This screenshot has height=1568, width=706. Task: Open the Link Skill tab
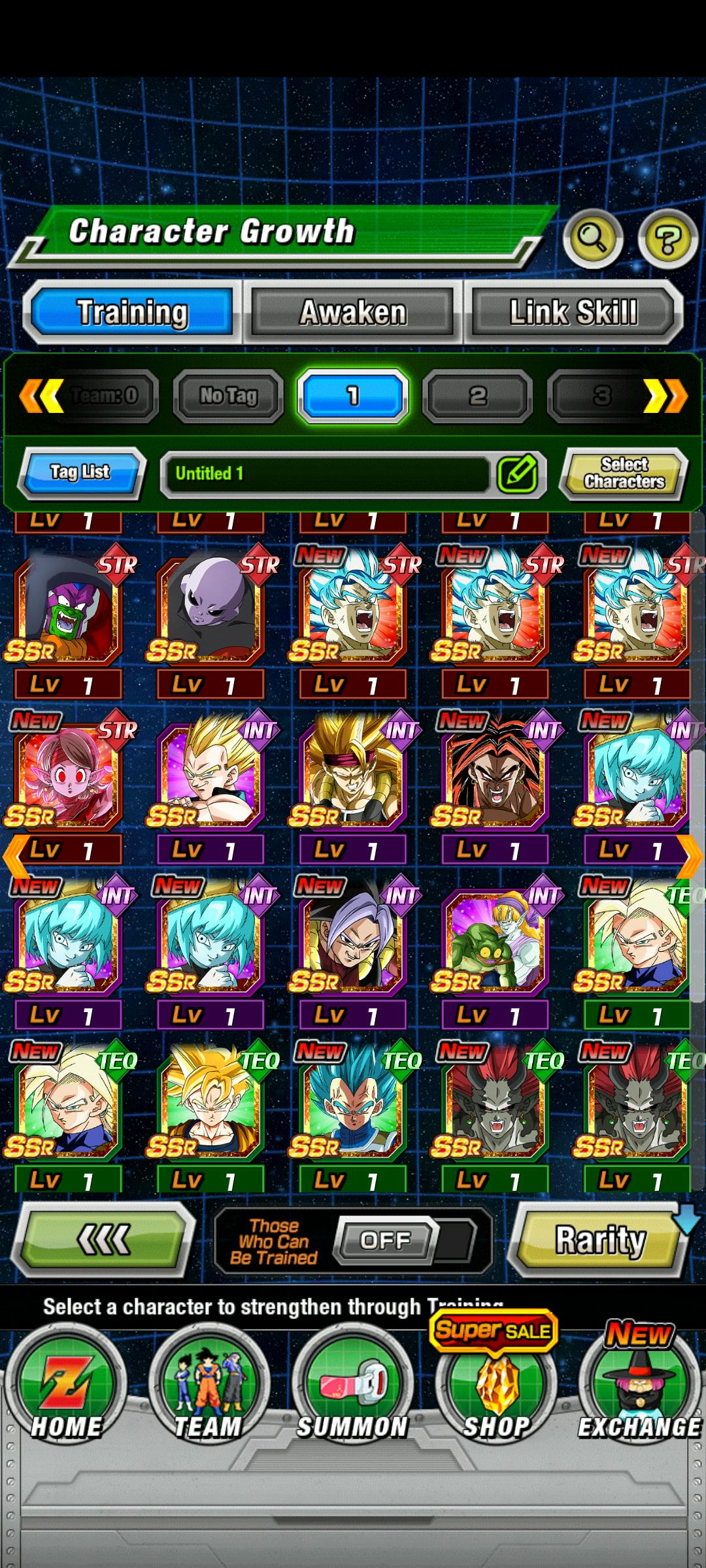pyautogui.click(x=573, y=312)
